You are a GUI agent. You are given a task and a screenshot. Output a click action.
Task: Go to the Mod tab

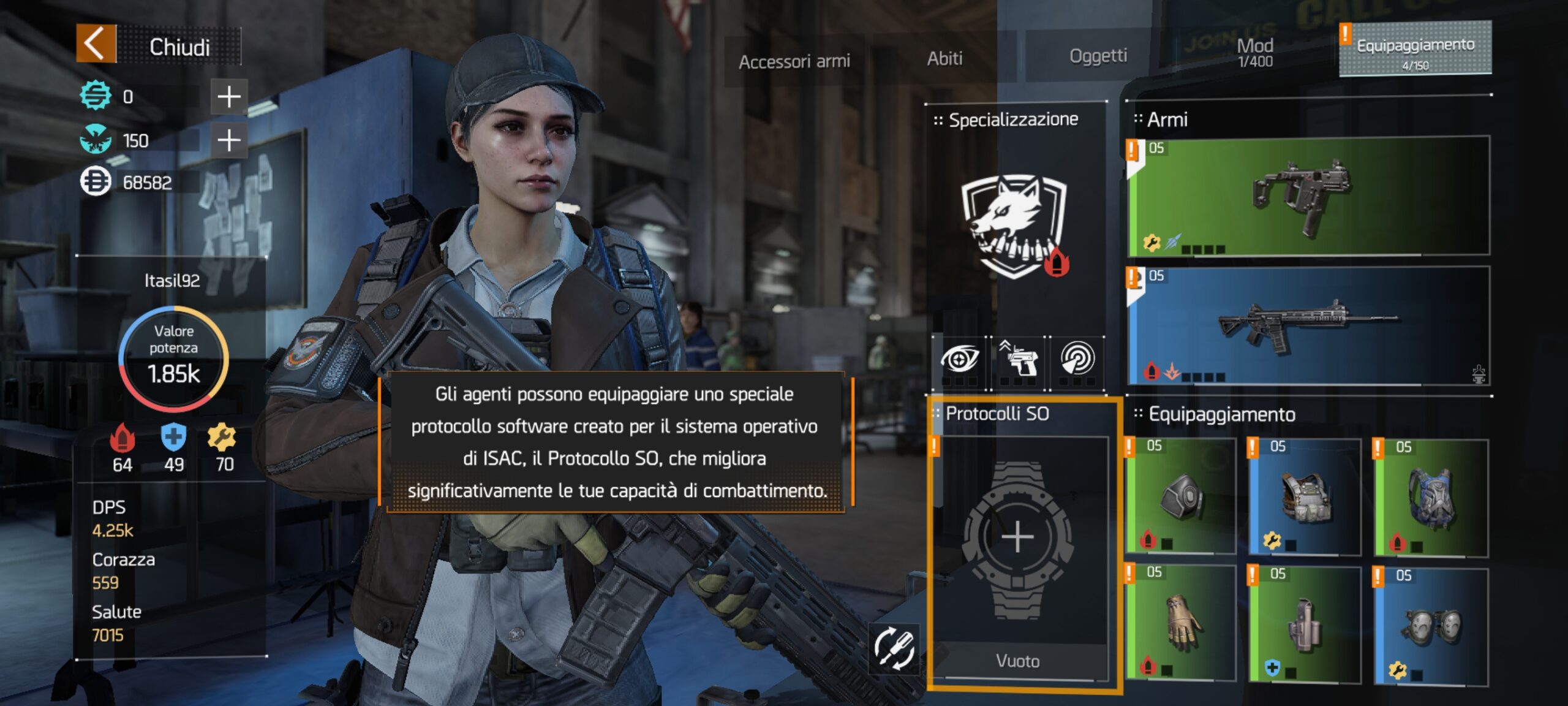pyautogui.click(x=1254, y=51)
